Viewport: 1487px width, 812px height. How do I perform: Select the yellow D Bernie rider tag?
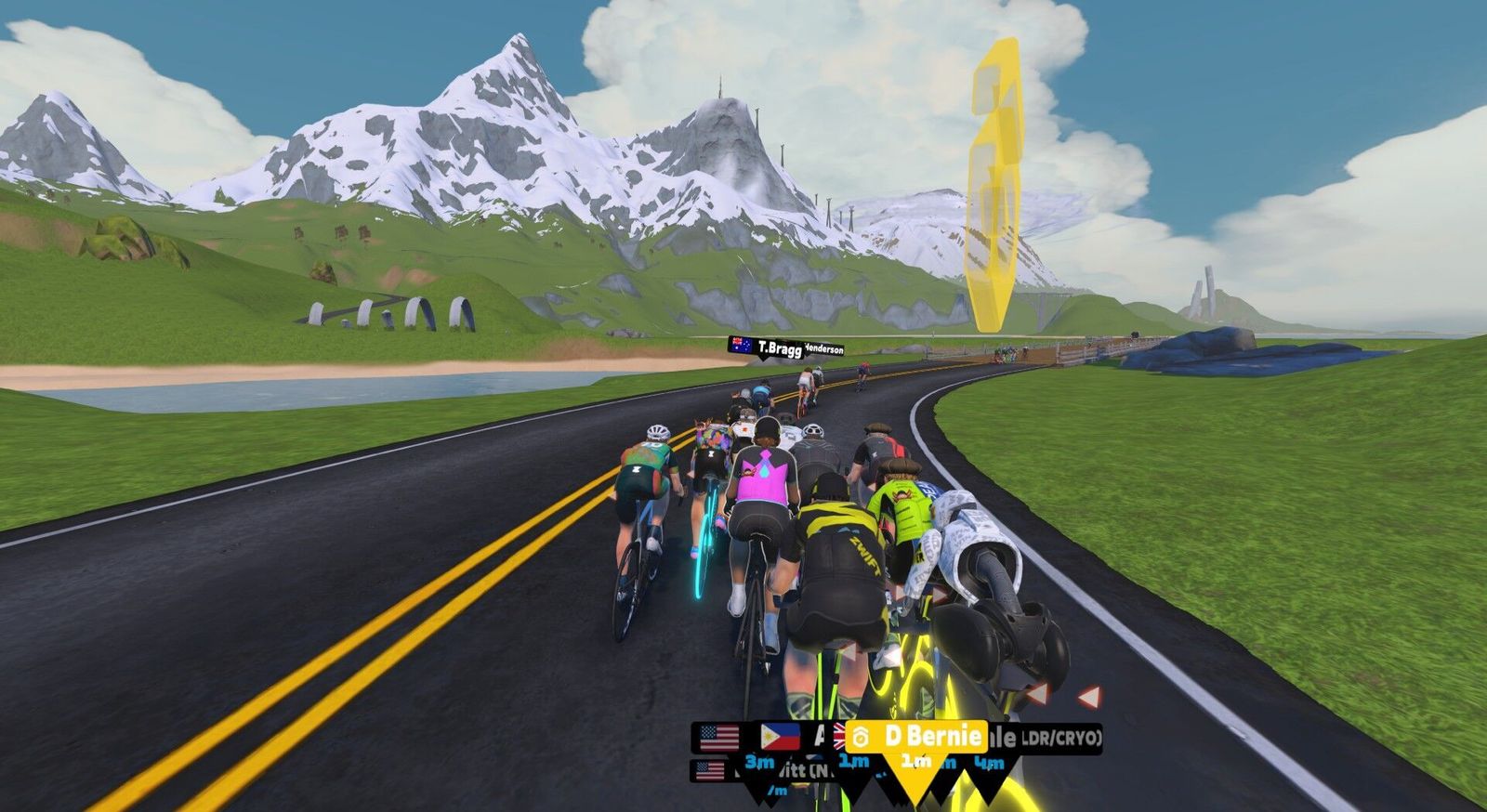click(916, 738)
